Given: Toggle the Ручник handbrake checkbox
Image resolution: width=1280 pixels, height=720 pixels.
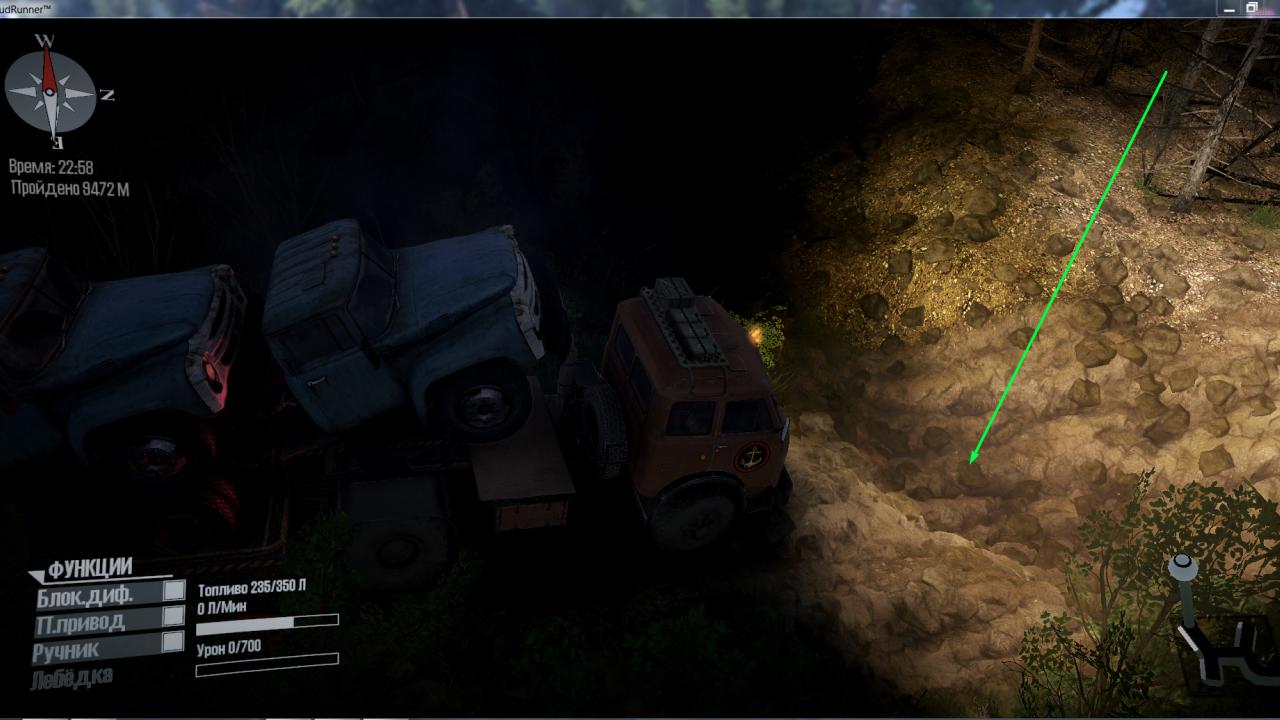Looking at the screenshot, I should pos(174,641).
